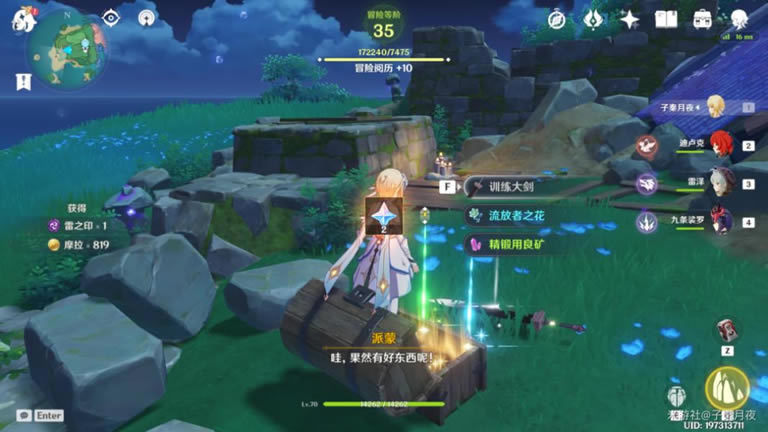The image size is (768, 432).
Task: Use the red gadget item icon
Action: (x=727, y=330)
